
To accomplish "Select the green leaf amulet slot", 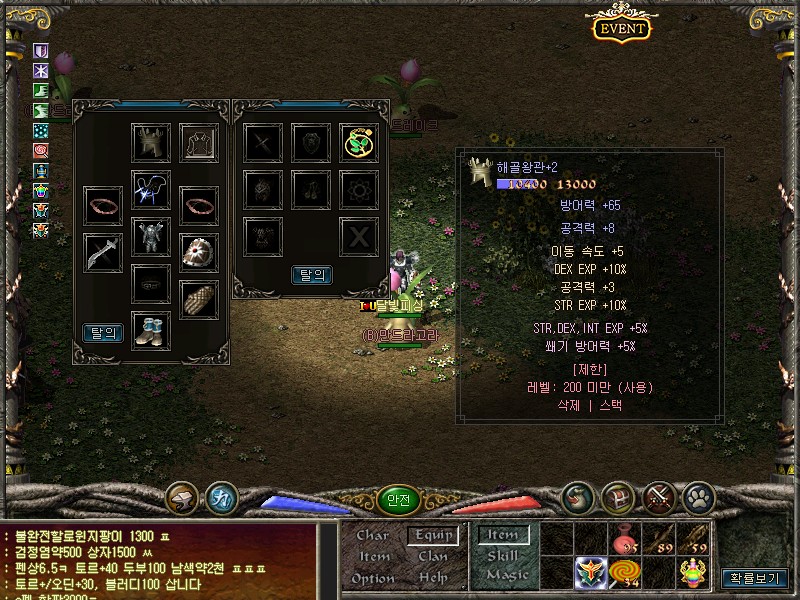I will tap(358, 143).
